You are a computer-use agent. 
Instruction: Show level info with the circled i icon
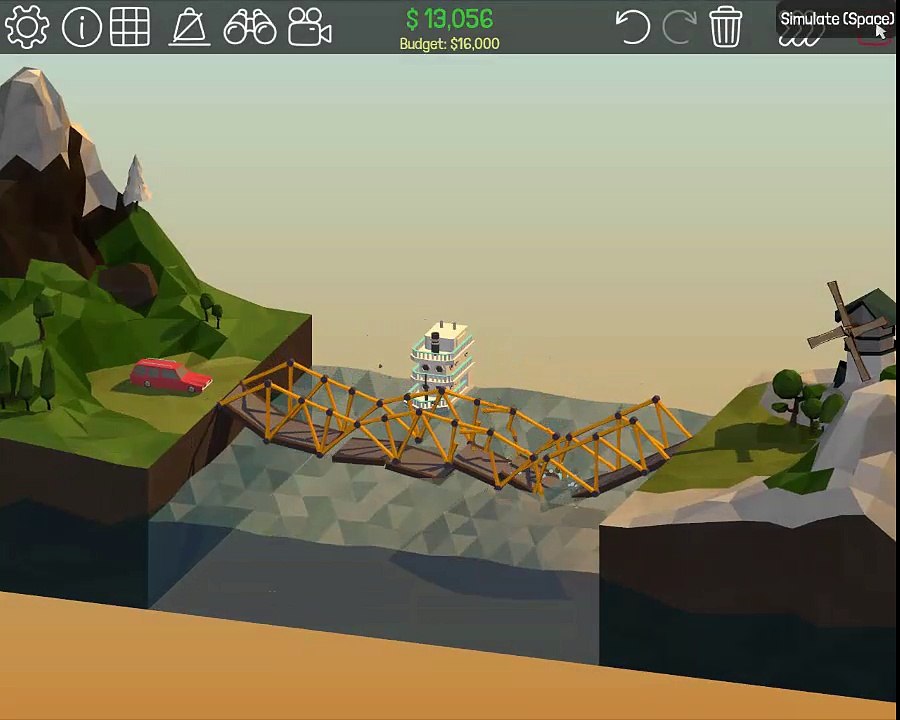point(82,27)
